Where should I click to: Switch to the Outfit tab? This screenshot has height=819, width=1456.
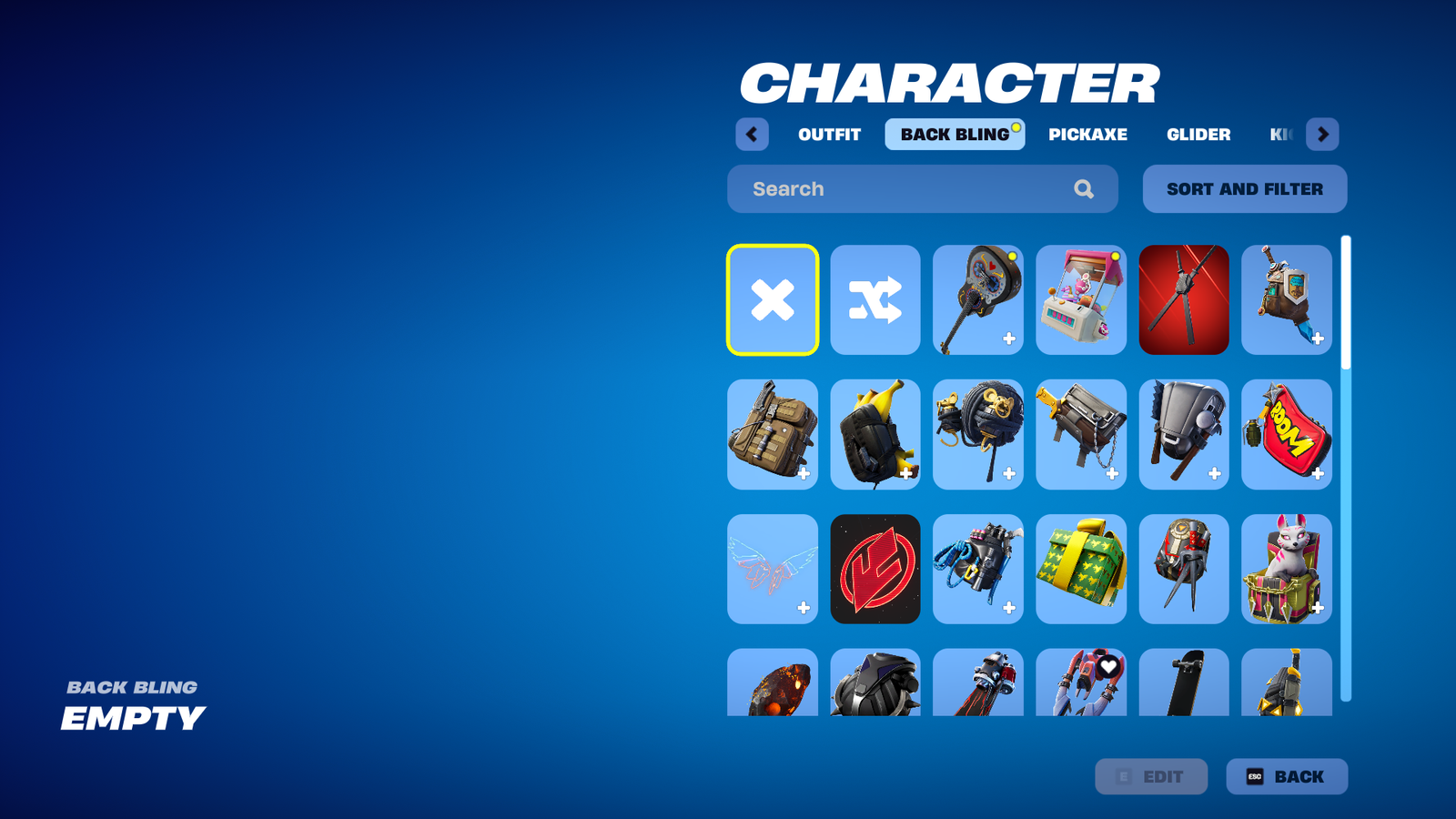[x=829, y=135]
